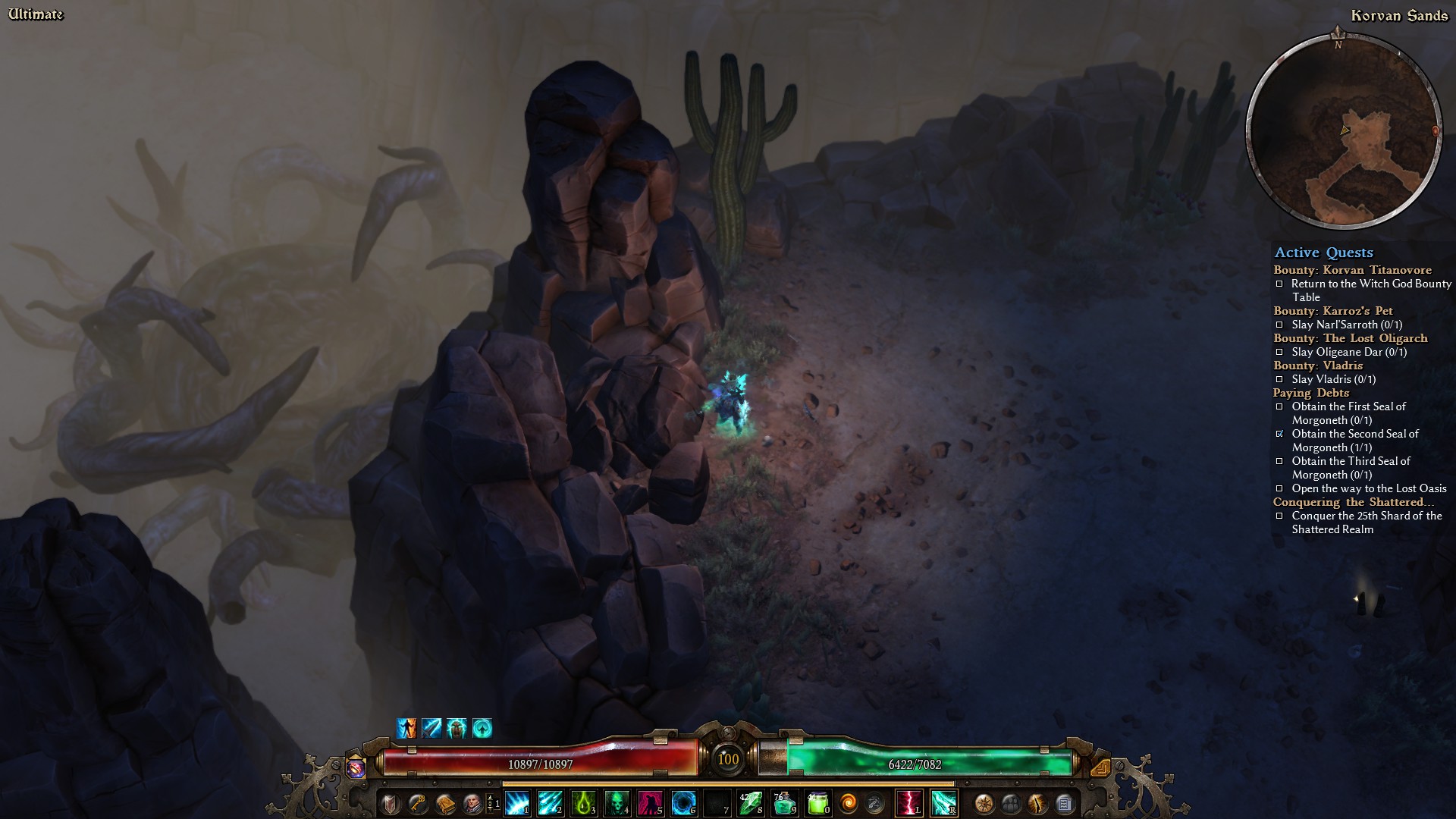Image resolution: width=1456 pixels, height=819 pixels.
Task: Activate the skill in hotbar slot 1
Action: 517,802
